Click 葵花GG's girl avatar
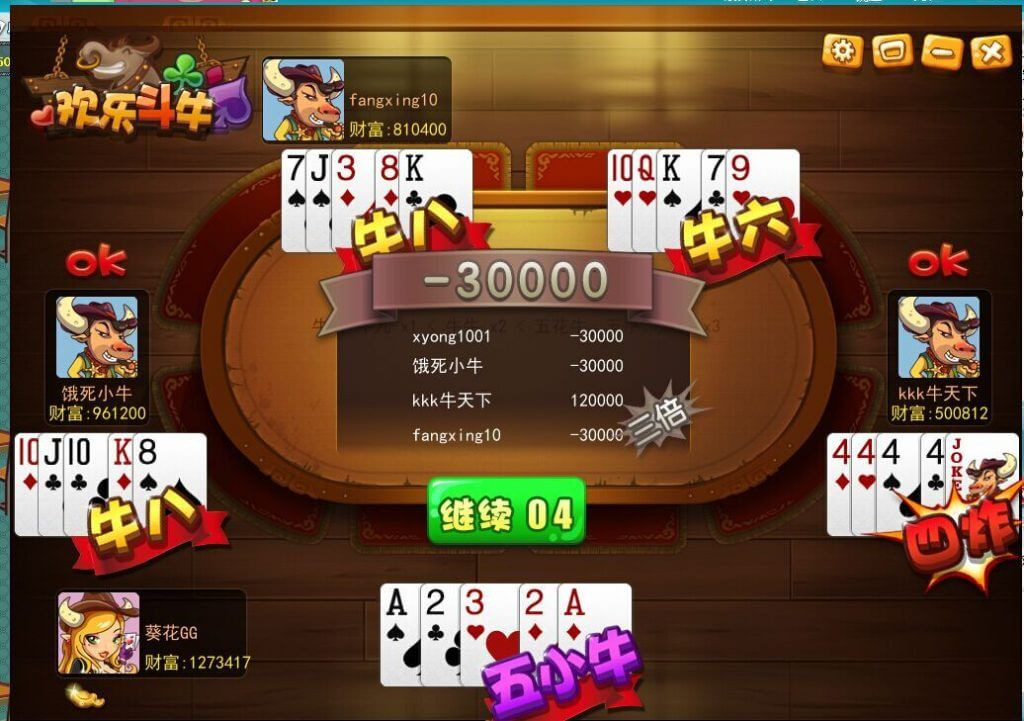This screenshot has height=721, width=1024. click(x=98, y=632)
